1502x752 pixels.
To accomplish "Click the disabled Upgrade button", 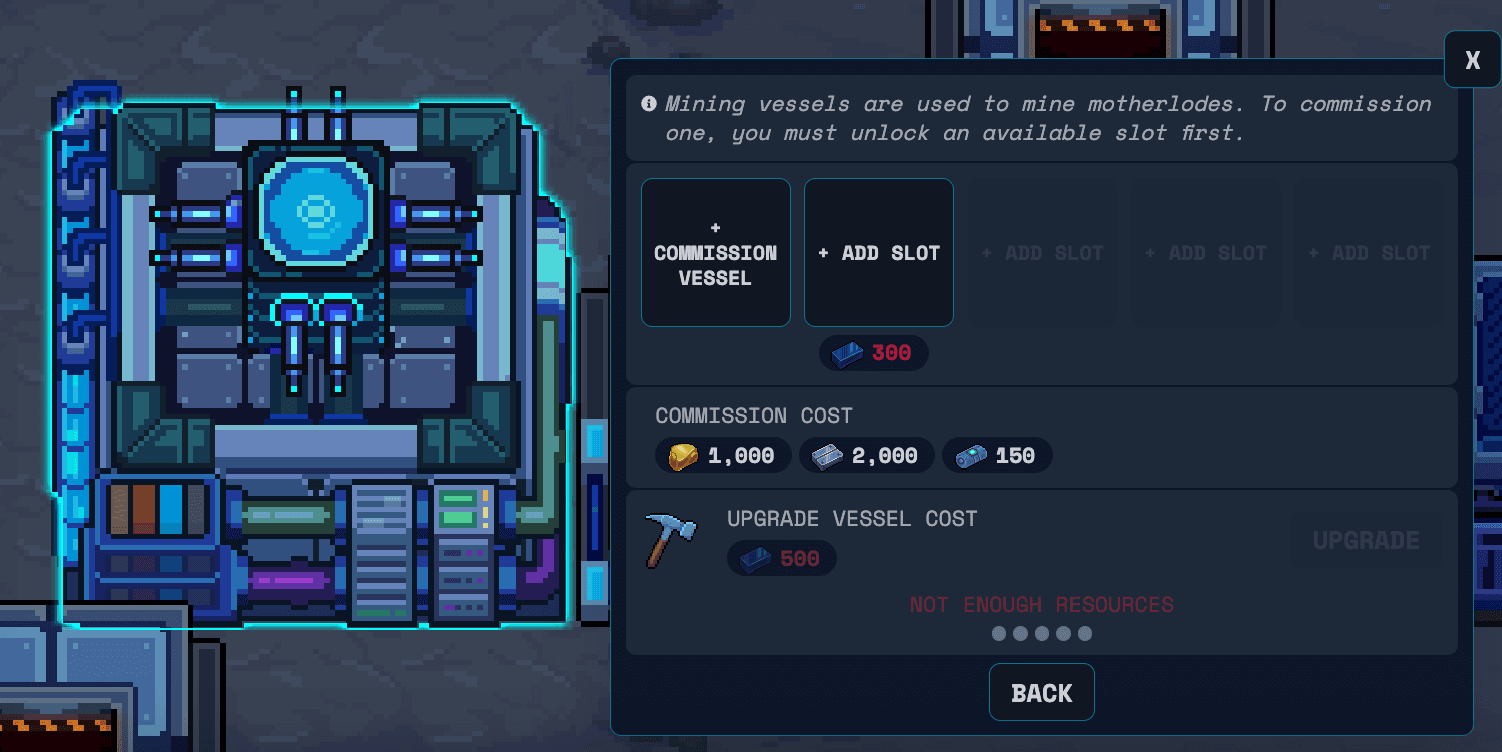I will pos(1365,540).
